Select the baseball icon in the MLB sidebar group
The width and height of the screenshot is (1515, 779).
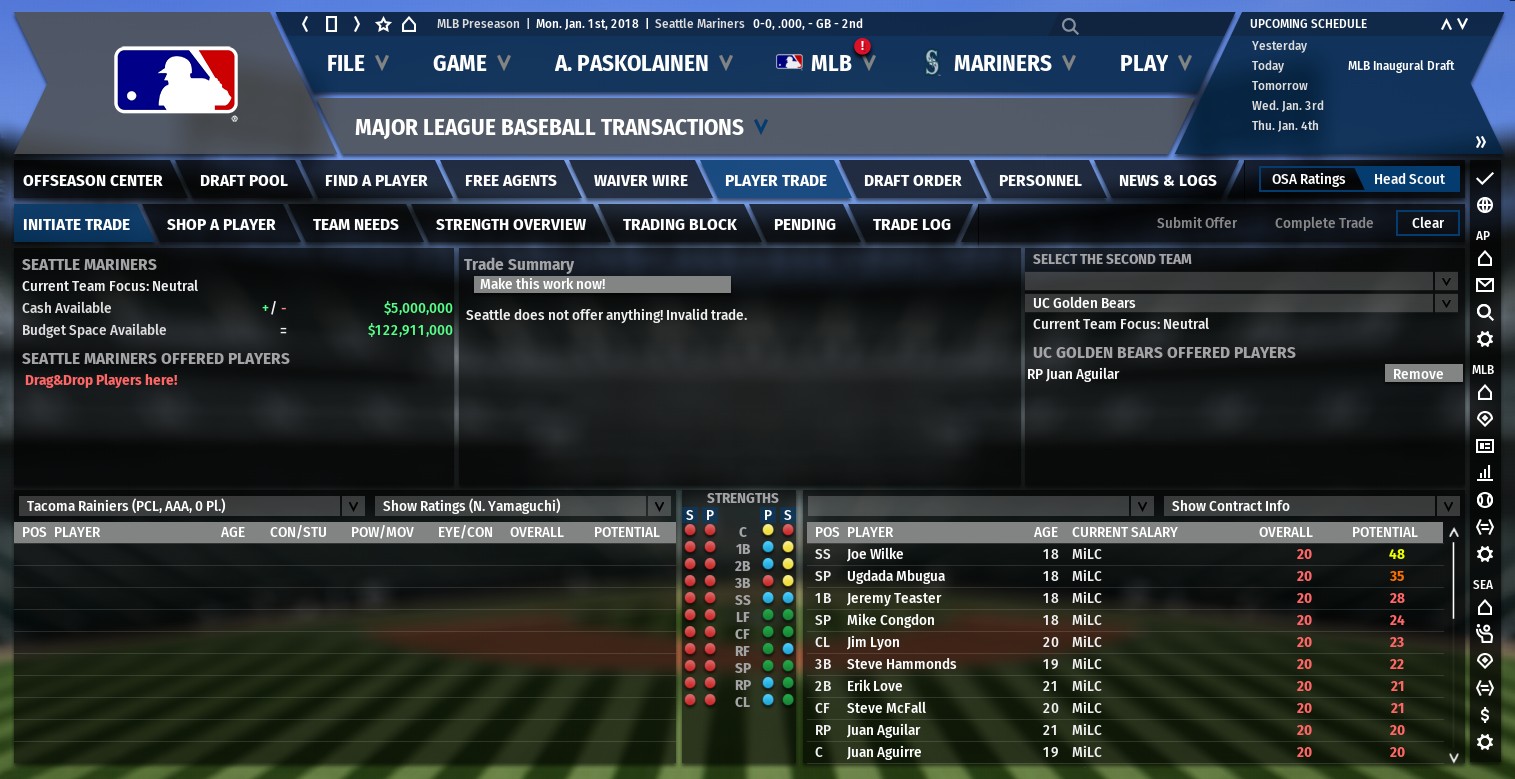click(x=1487, y=500)
